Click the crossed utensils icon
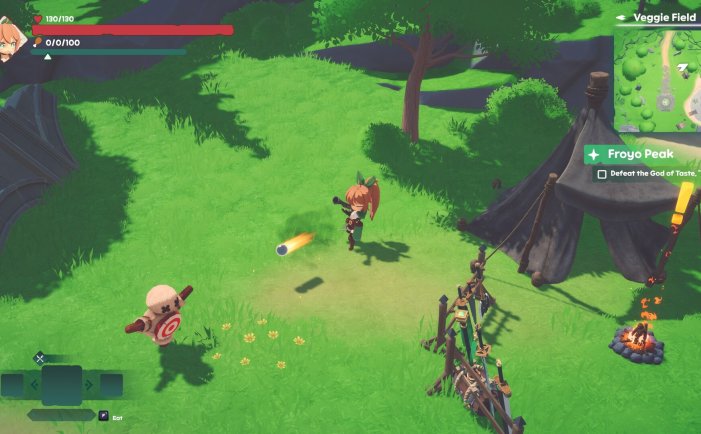701x434 pixels. (x=40, y=357)
